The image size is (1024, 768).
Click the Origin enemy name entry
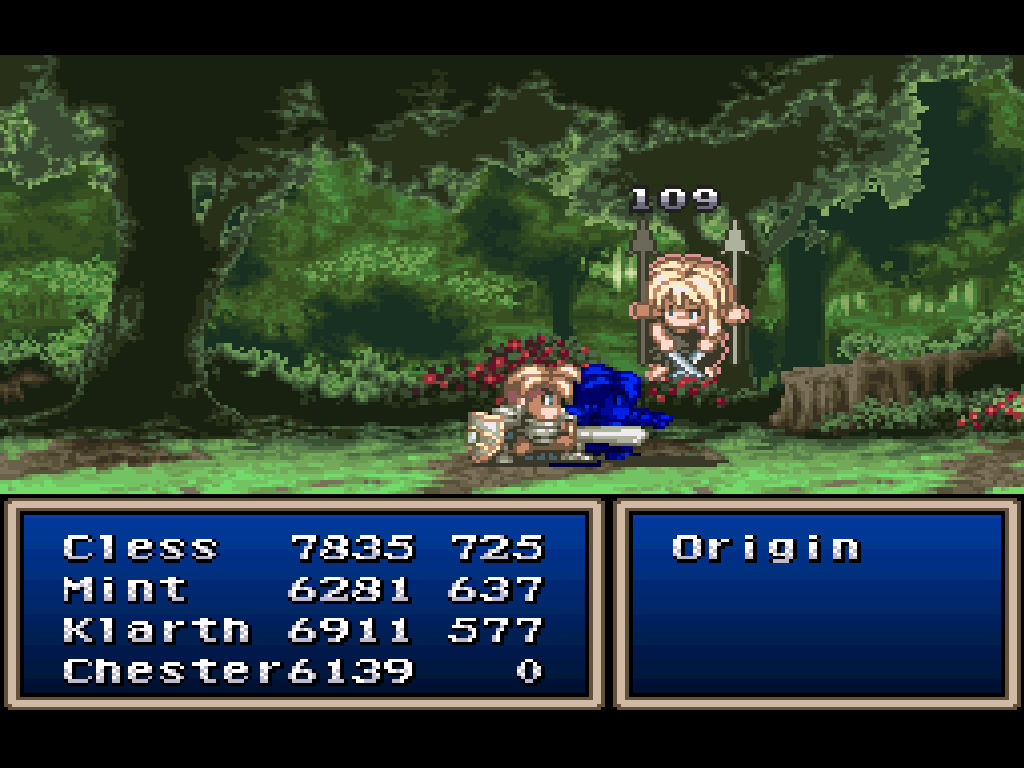click(766, 548)
